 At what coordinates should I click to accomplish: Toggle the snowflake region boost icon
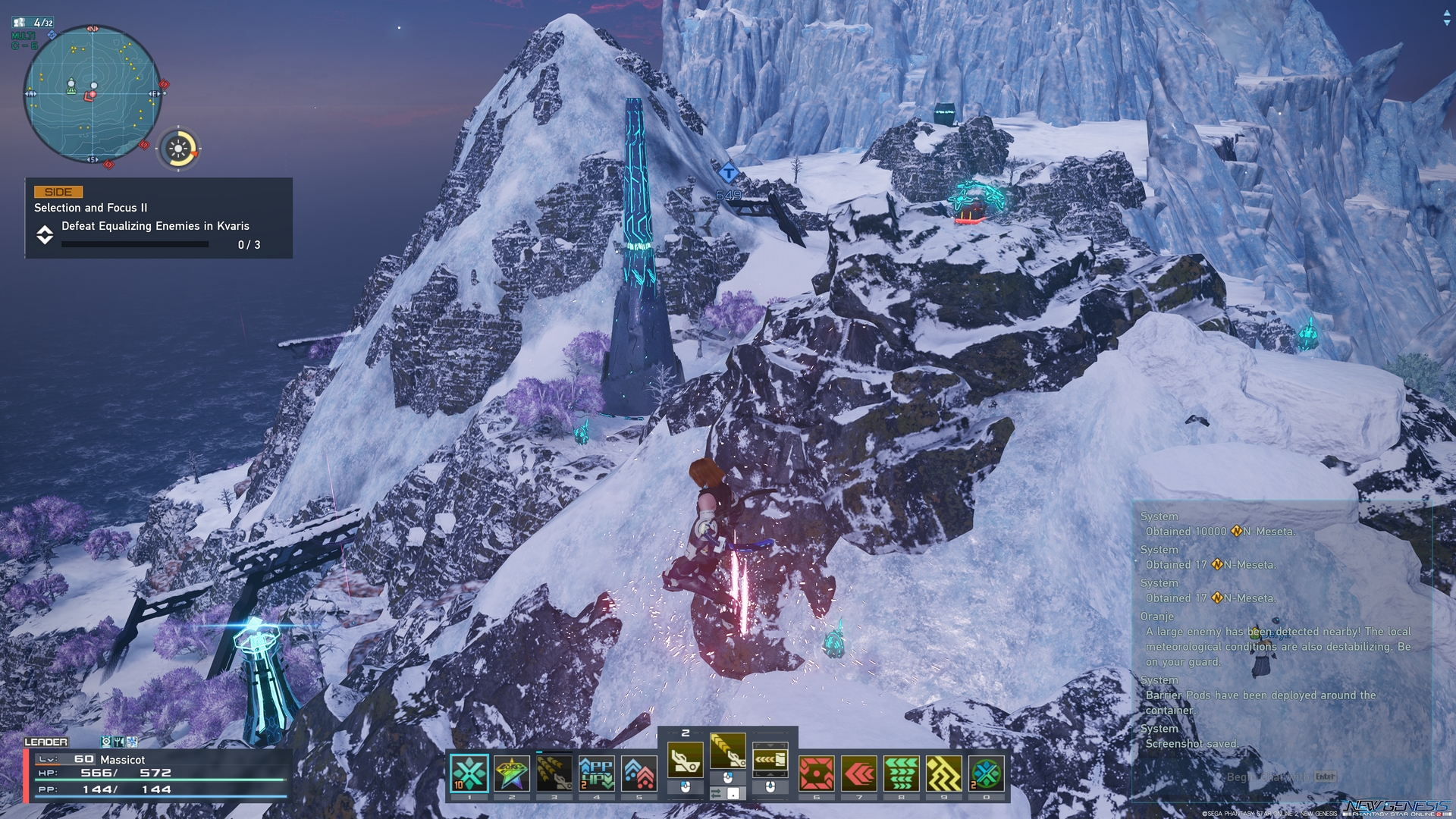click(x=132, y=742)
